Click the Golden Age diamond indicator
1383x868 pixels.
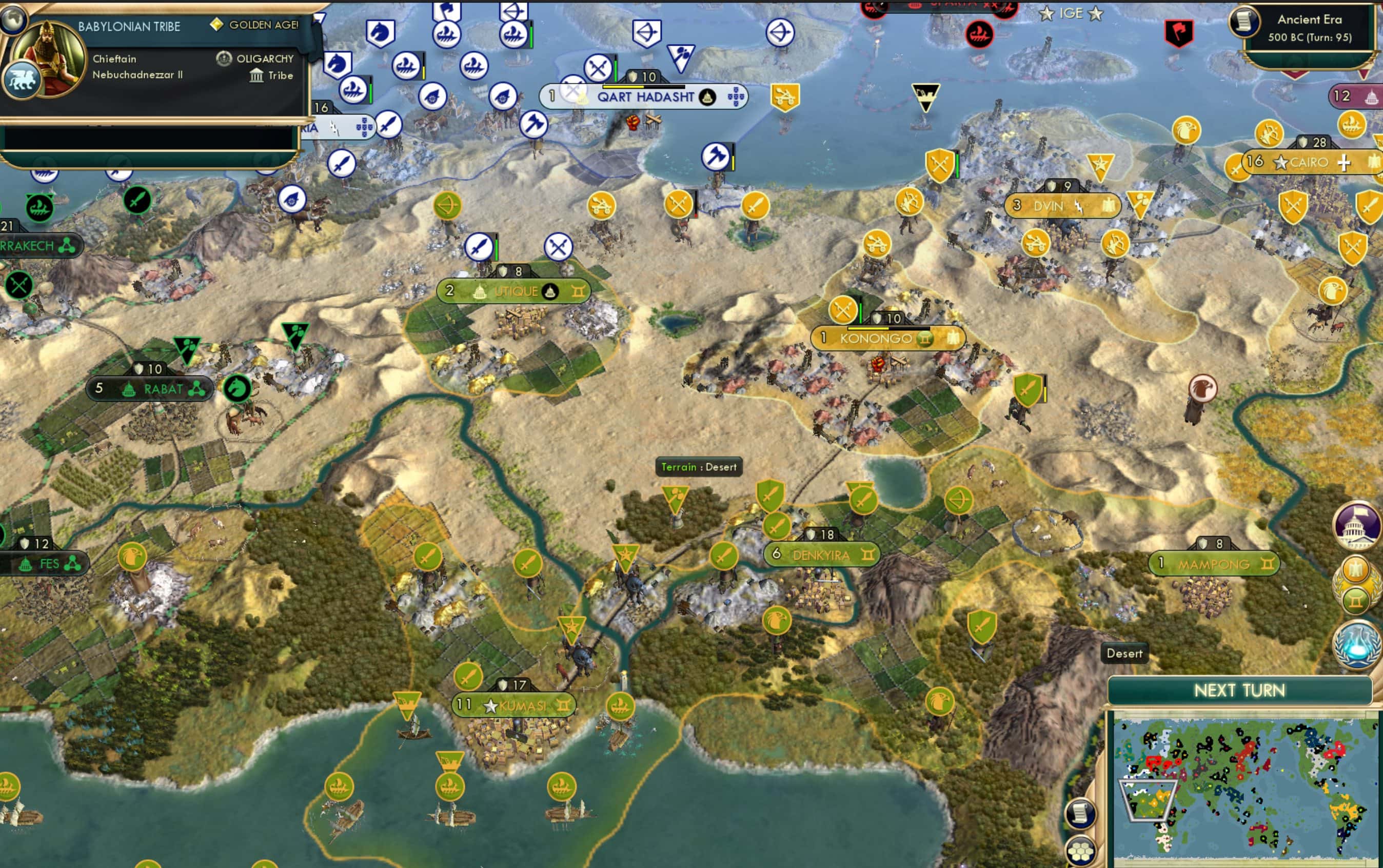217,25
